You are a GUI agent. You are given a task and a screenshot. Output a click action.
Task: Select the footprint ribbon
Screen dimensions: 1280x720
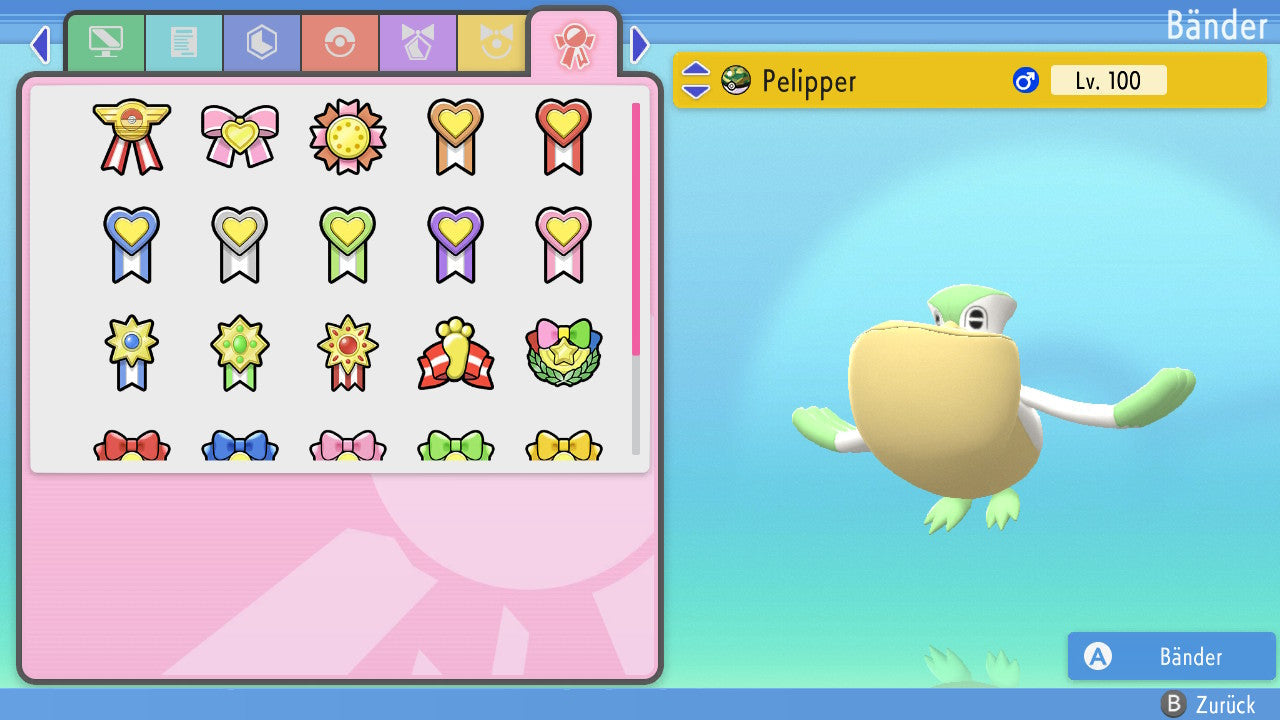(x=455, y=354)
